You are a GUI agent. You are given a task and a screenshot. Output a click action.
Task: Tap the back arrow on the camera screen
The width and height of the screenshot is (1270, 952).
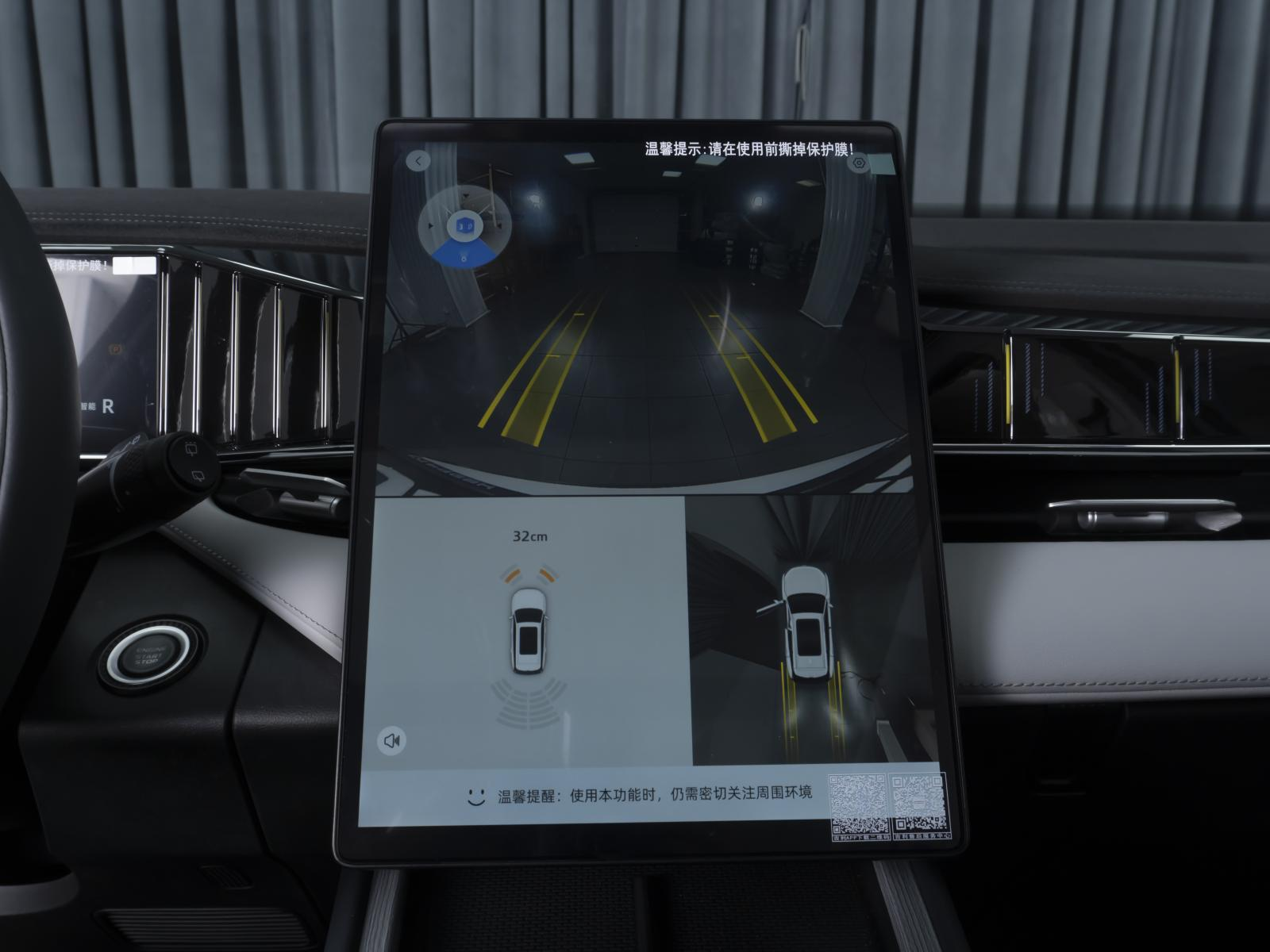pos(418,161)
